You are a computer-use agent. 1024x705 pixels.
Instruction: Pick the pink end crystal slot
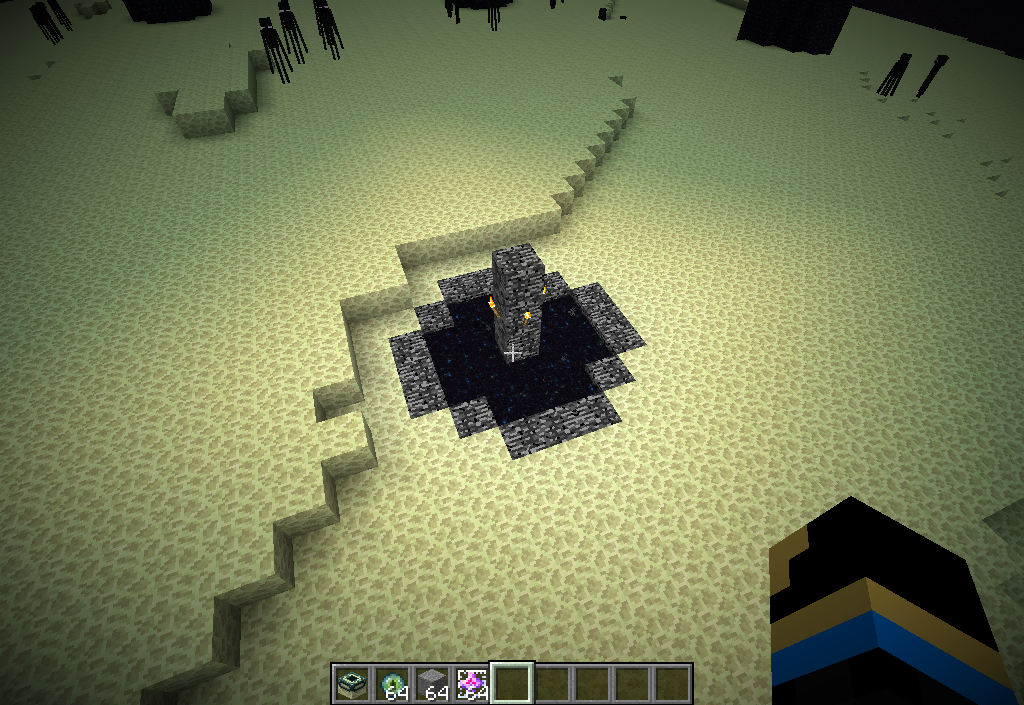click(472, 684)
